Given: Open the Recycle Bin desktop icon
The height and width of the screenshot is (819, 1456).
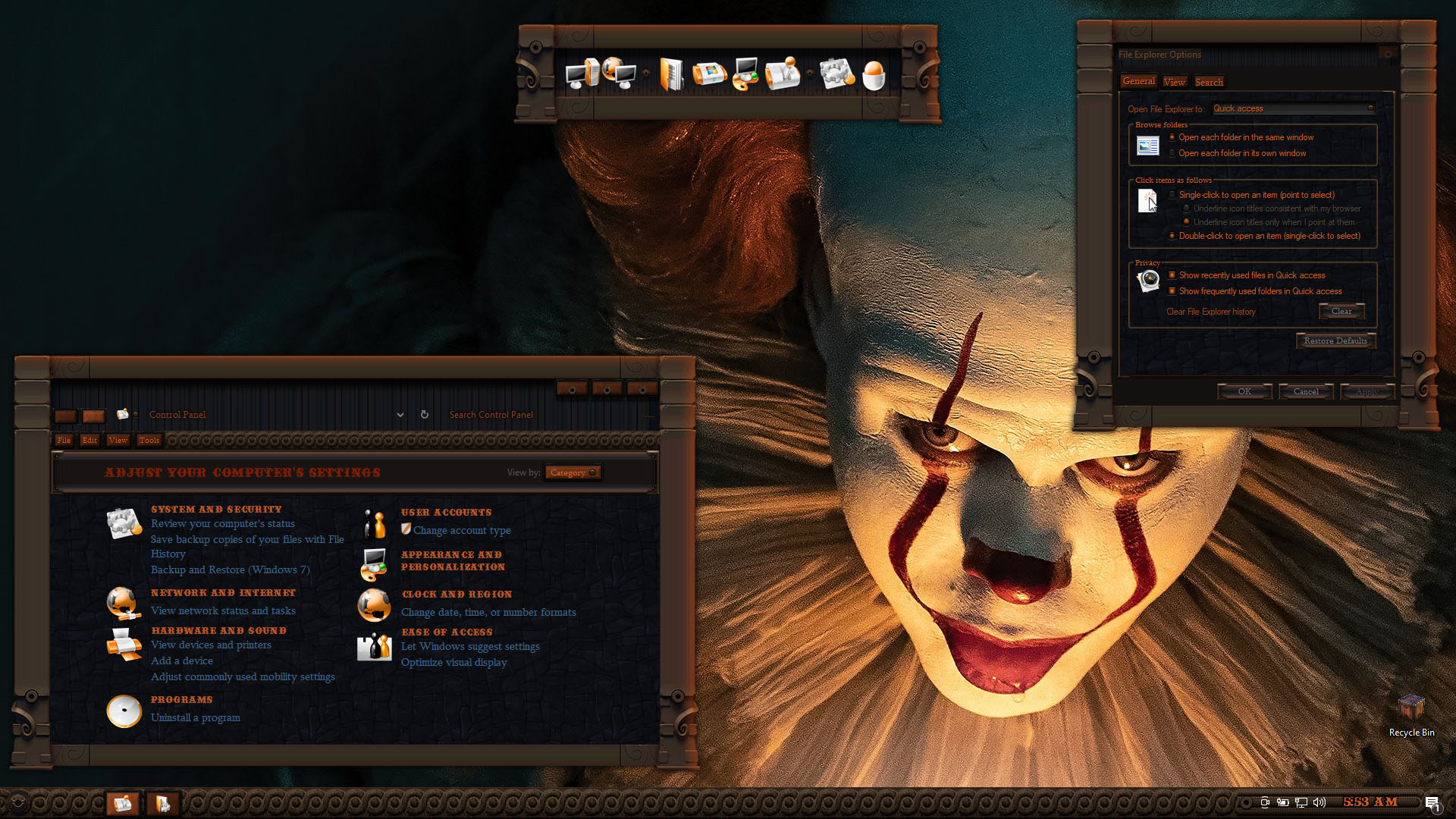Looking at the screenshot, I should tap(1411, 713).
